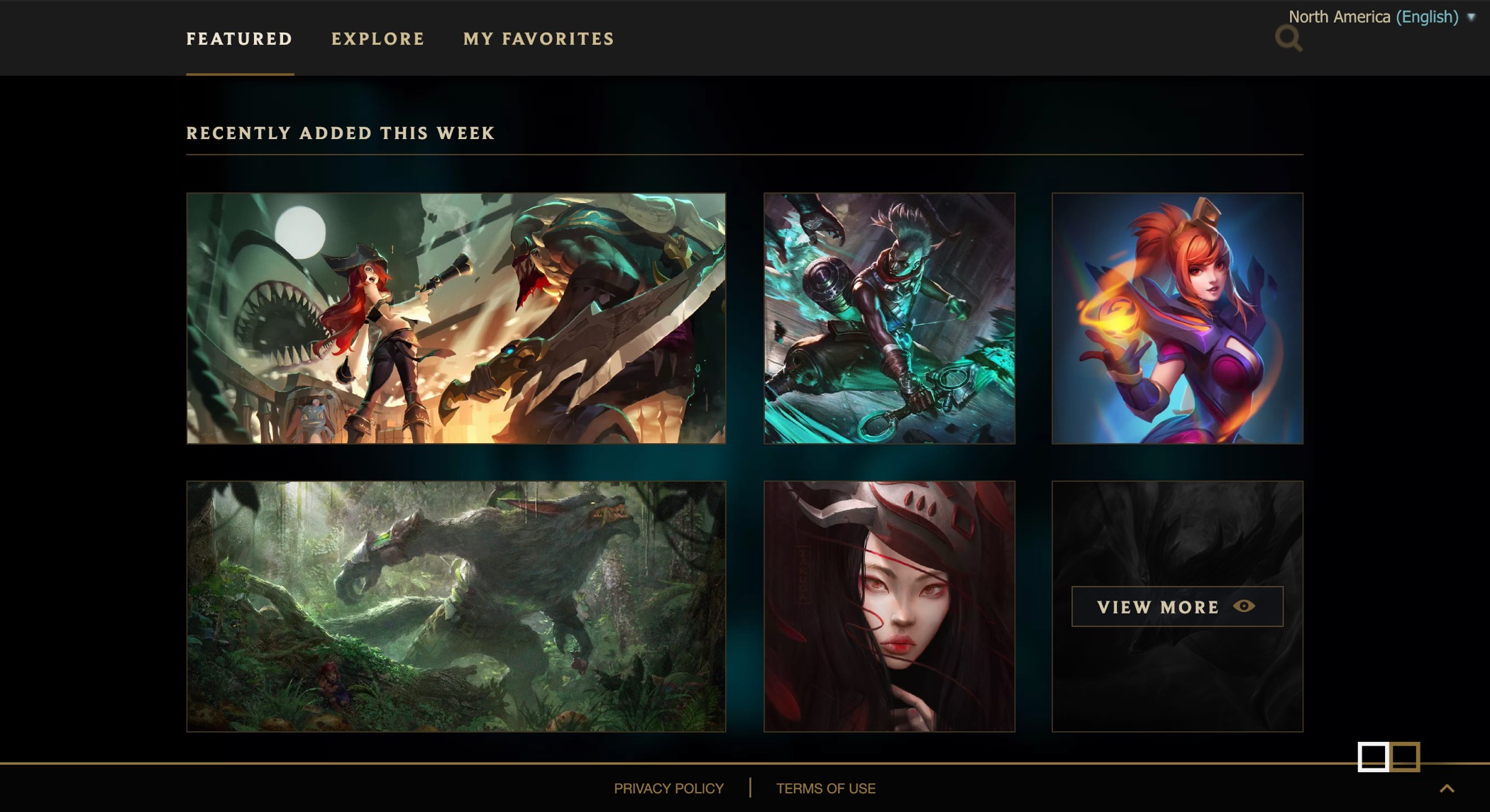Image resolution: width=1490 pixels, height=812 pixels.
Task: Select the gold square layout toggle
Action: [1406, 757]
